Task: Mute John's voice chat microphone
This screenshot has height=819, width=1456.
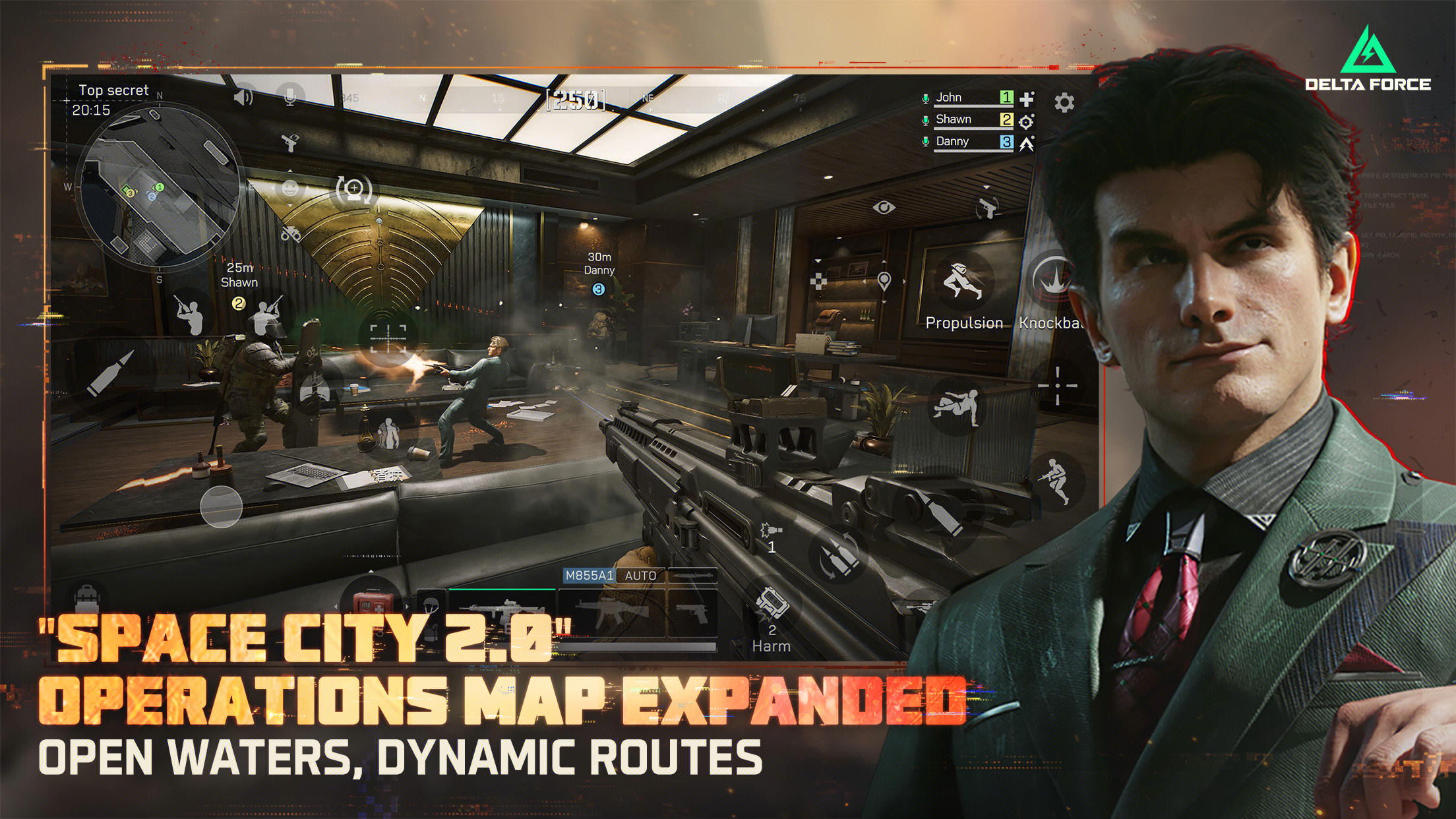Action: tap(926, 98)
